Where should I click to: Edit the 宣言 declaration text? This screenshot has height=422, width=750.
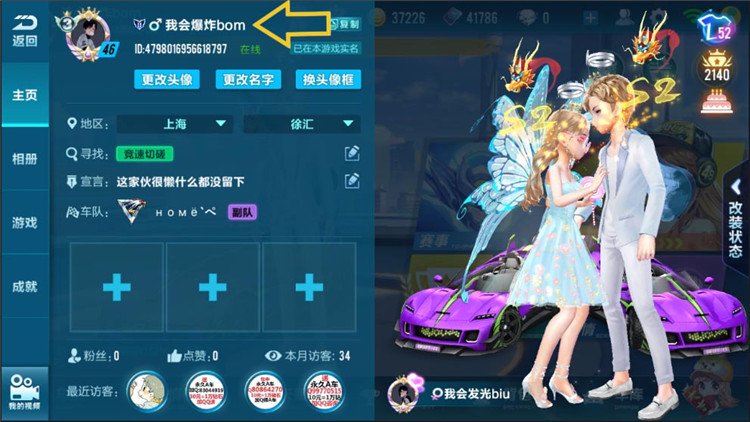[352, 181]
